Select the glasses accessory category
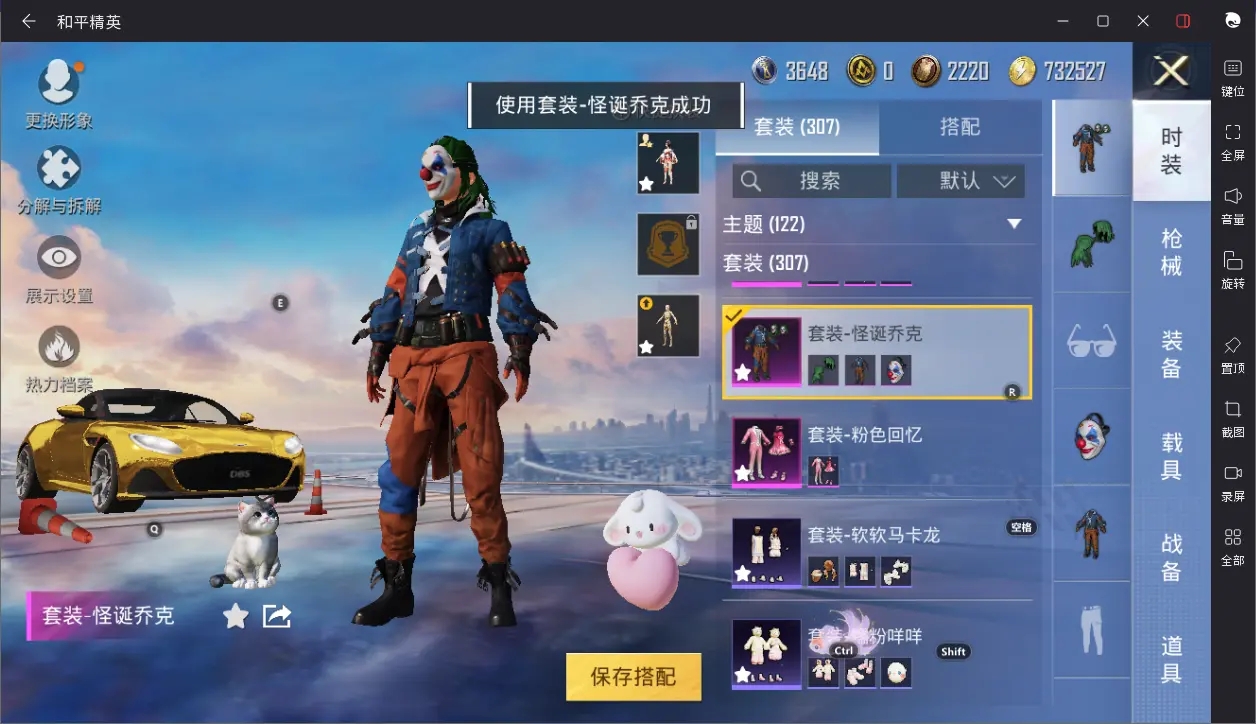The width and height of the screenshot is (1256, 724). 1091,341
